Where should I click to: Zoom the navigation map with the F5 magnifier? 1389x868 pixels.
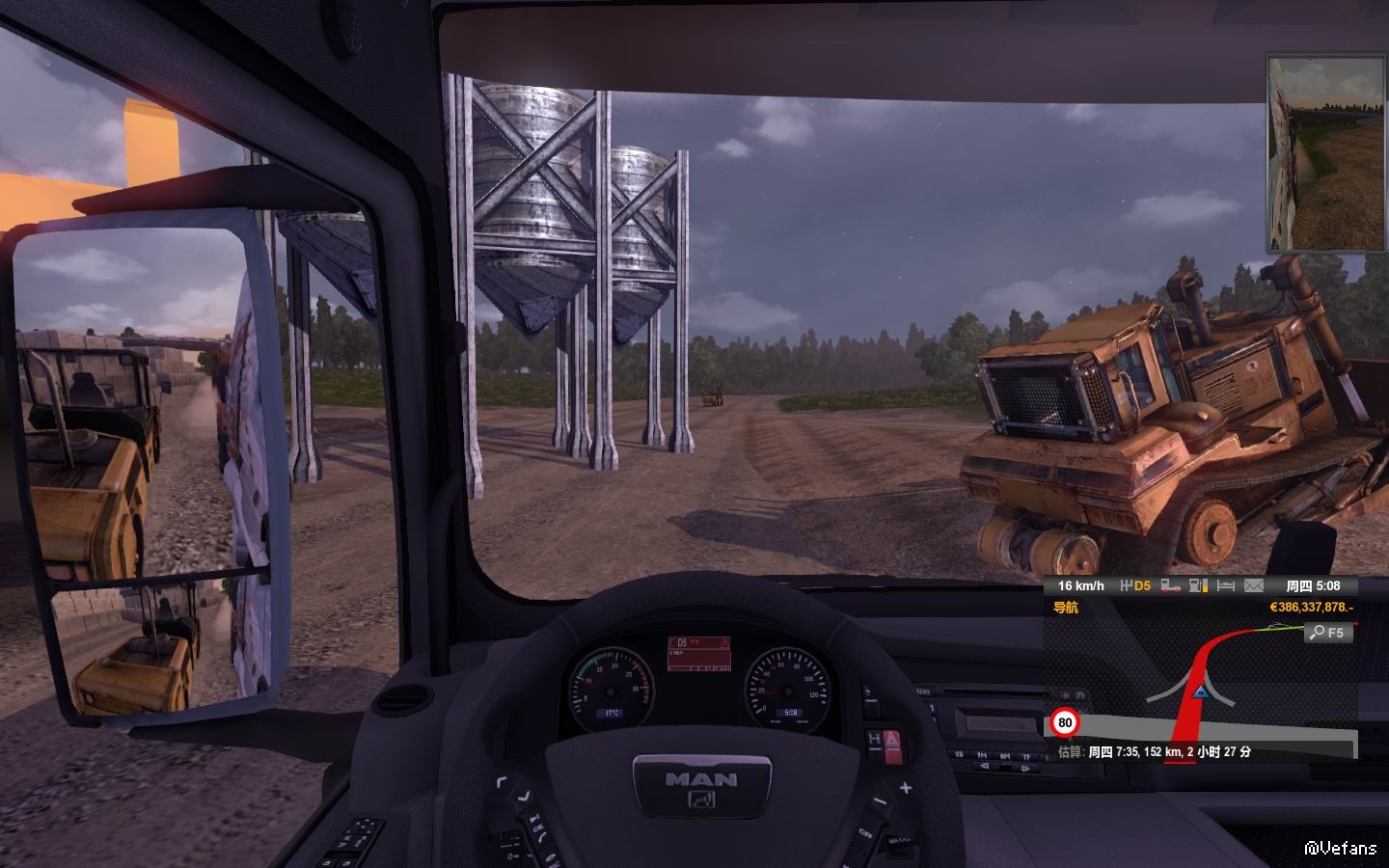pos(1328,633)
